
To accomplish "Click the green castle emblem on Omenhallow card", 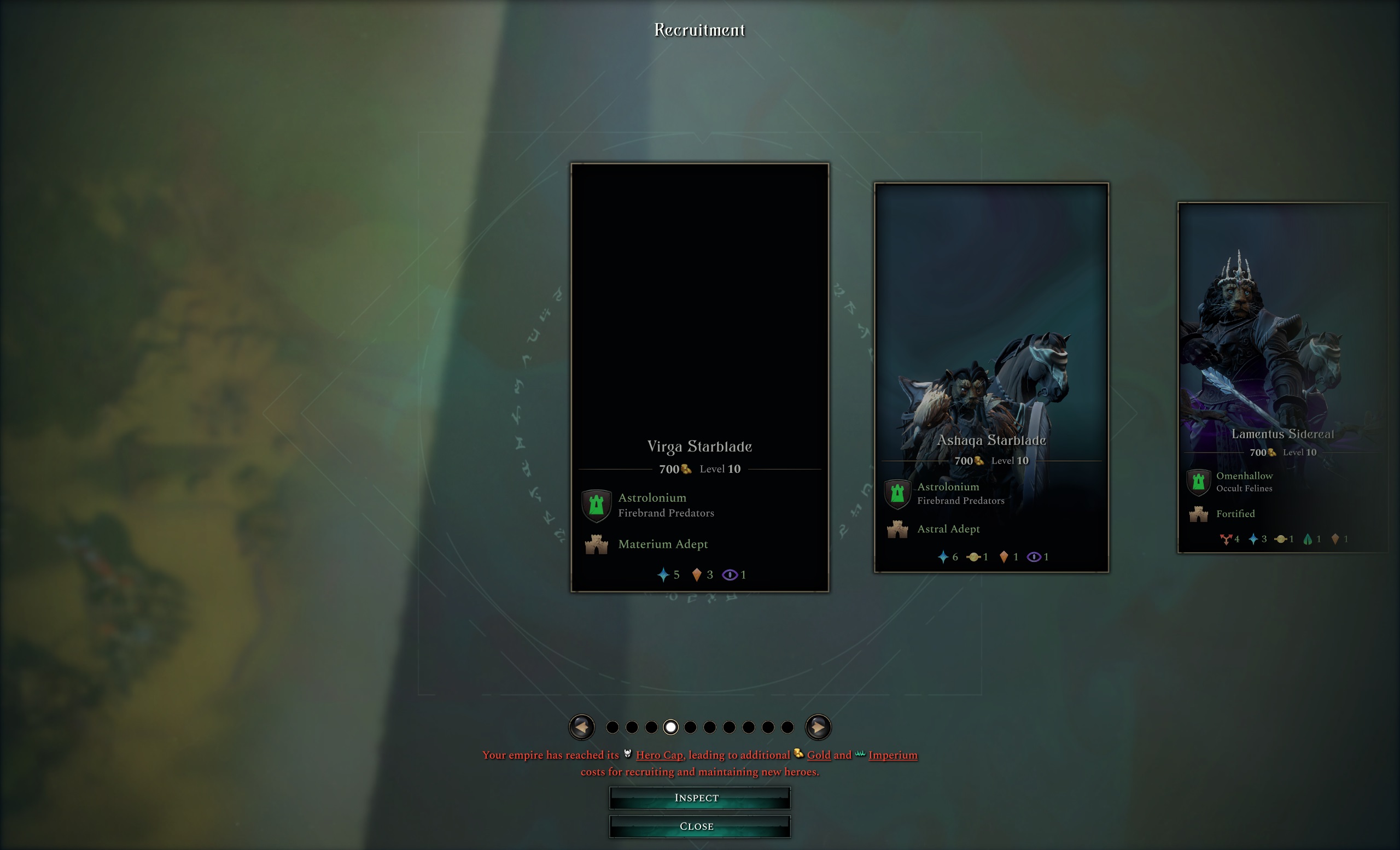I will (x=1199, y=482).
